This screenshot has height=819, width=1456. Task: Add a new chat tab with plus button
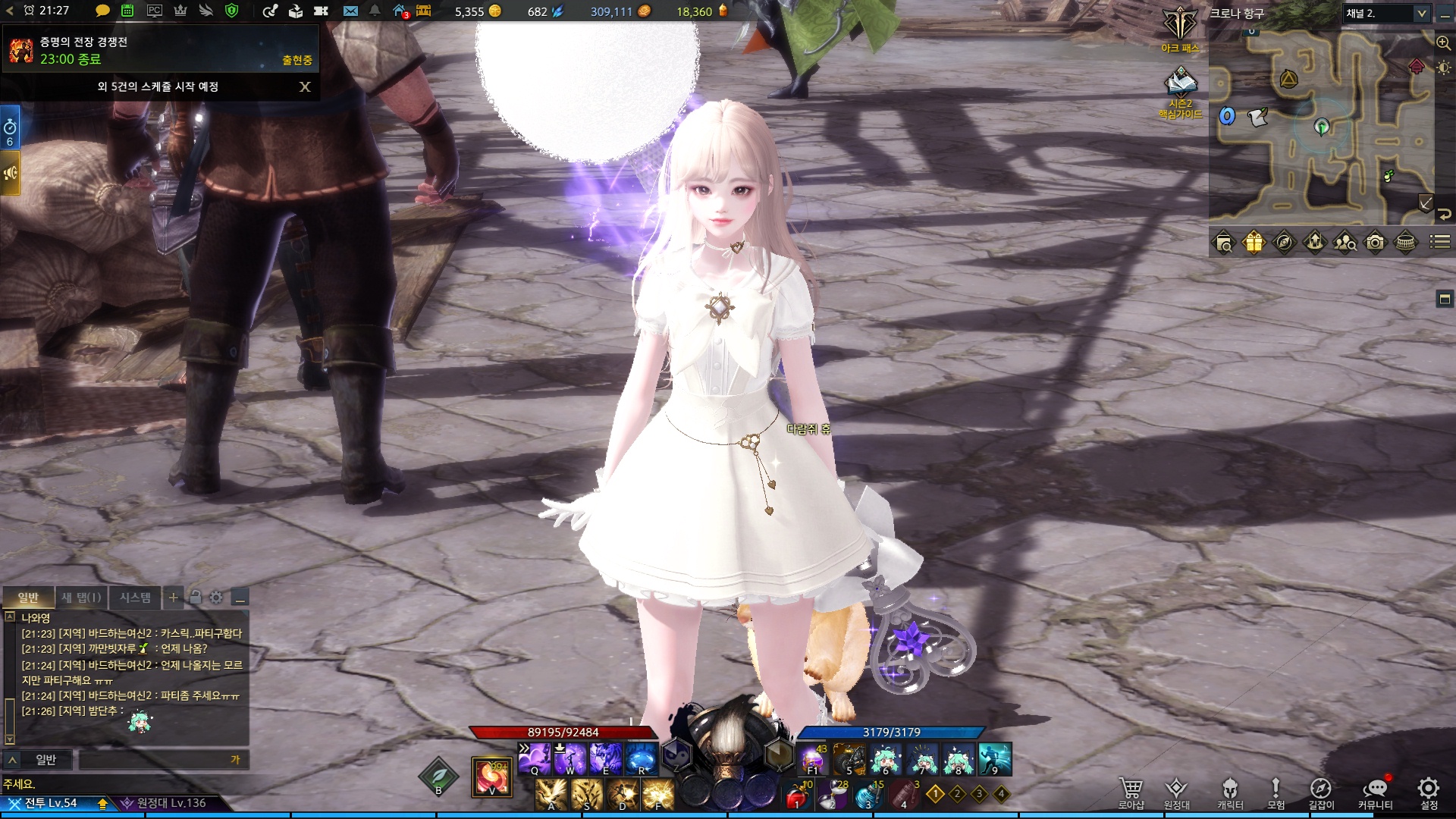174,598
